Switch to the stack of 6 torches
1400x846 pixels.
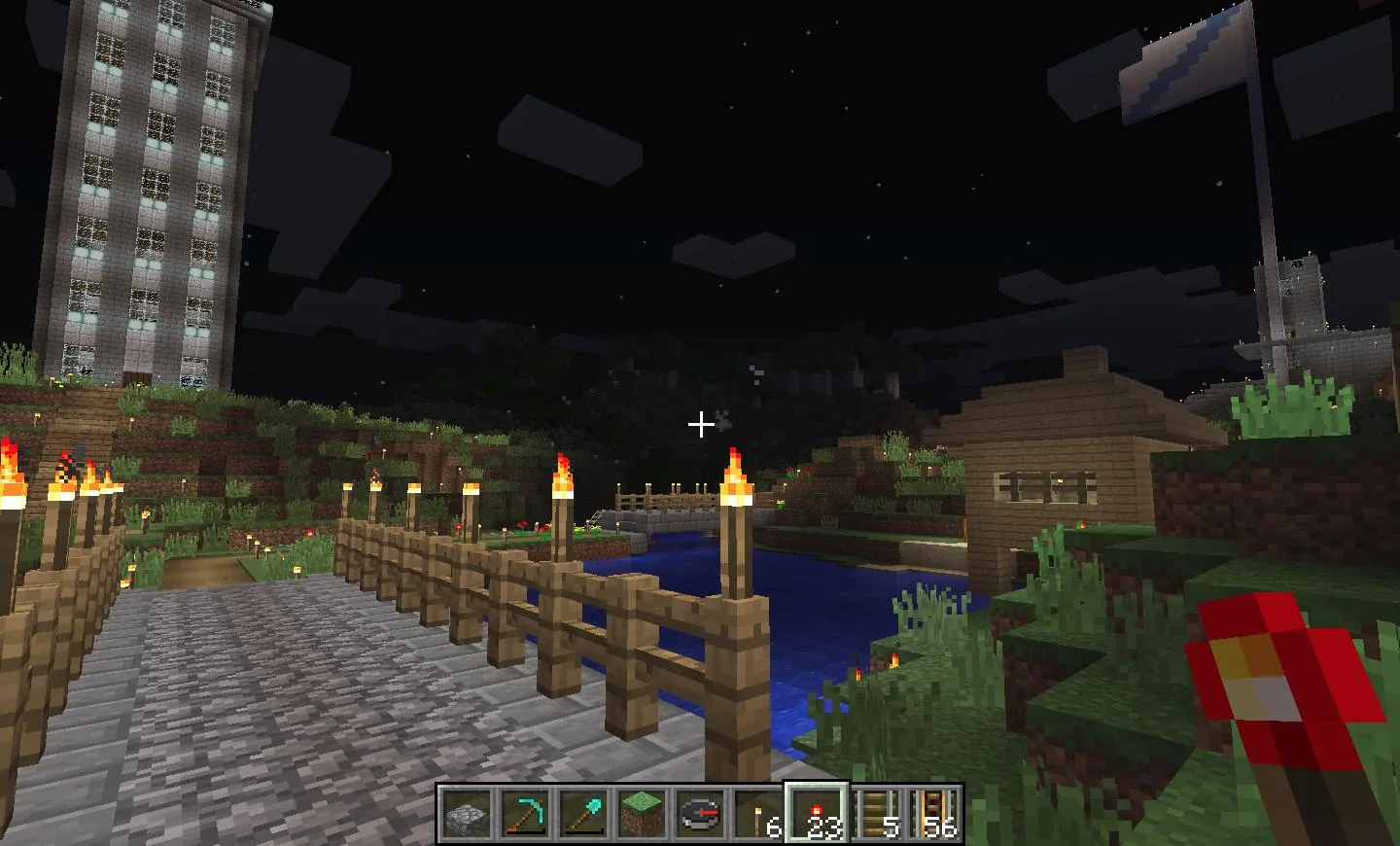pos(757,813)
